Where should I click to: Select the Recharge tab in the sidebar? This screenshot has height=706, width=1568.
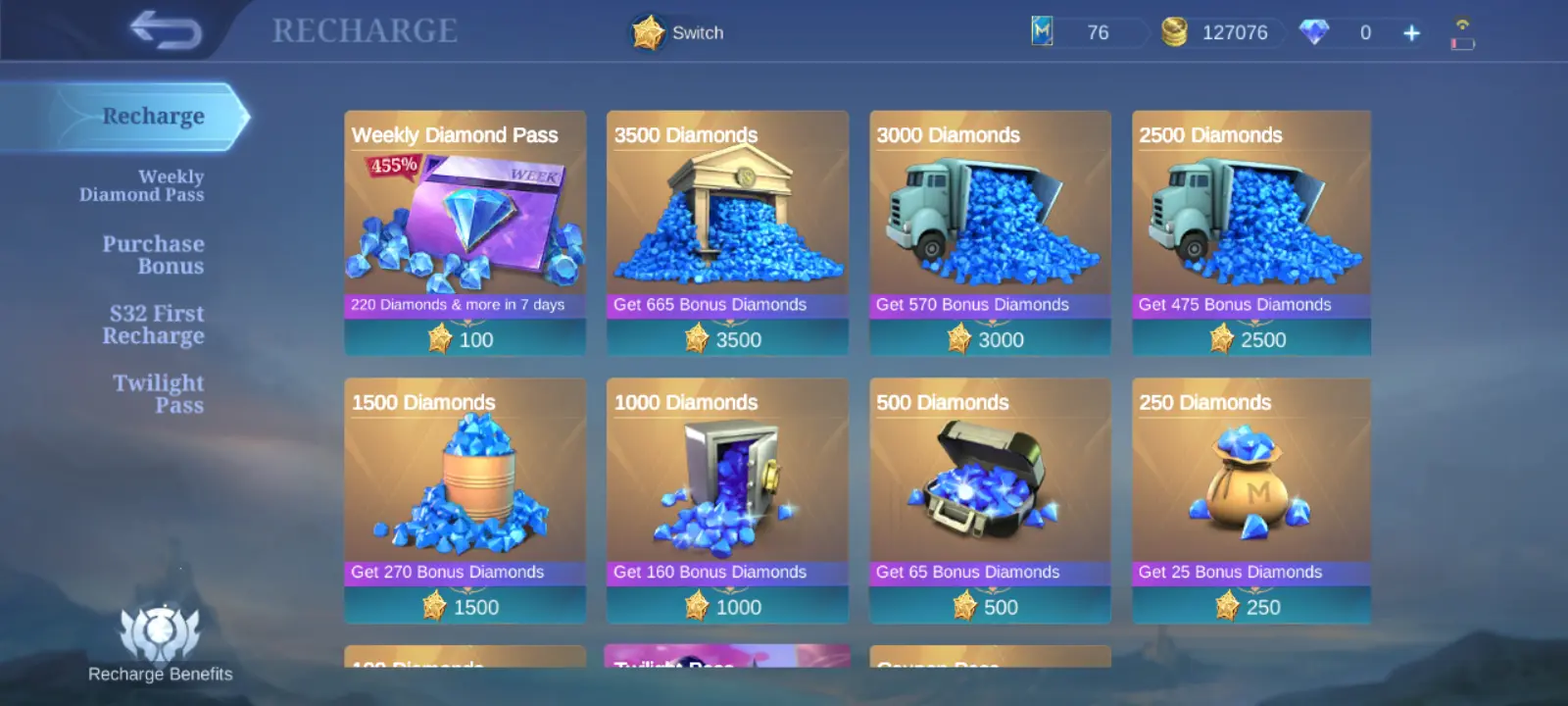(x=154, y=115)
